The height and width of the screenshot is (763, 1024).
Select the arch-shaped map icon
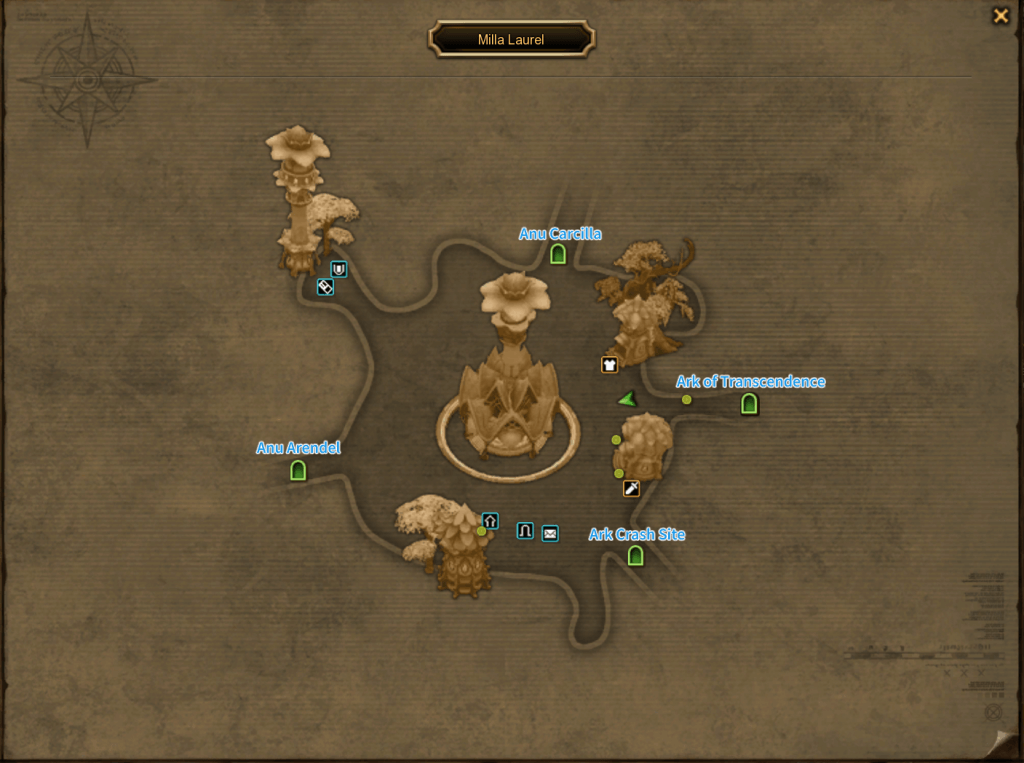point(525,531)
